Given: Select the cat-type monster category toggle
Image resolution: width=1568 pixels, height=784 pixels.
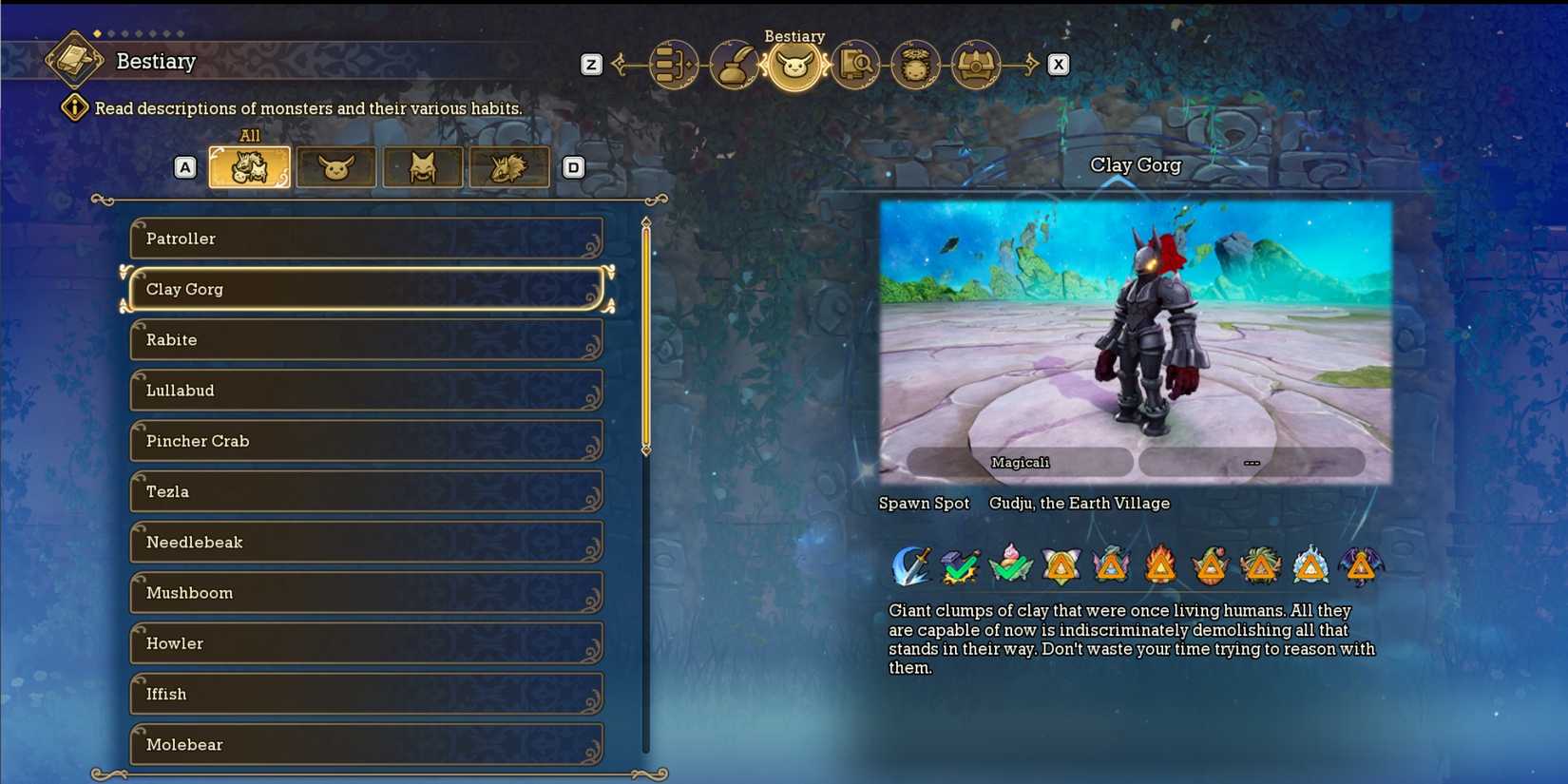Looking at the screenshot, I should (422, 166).
